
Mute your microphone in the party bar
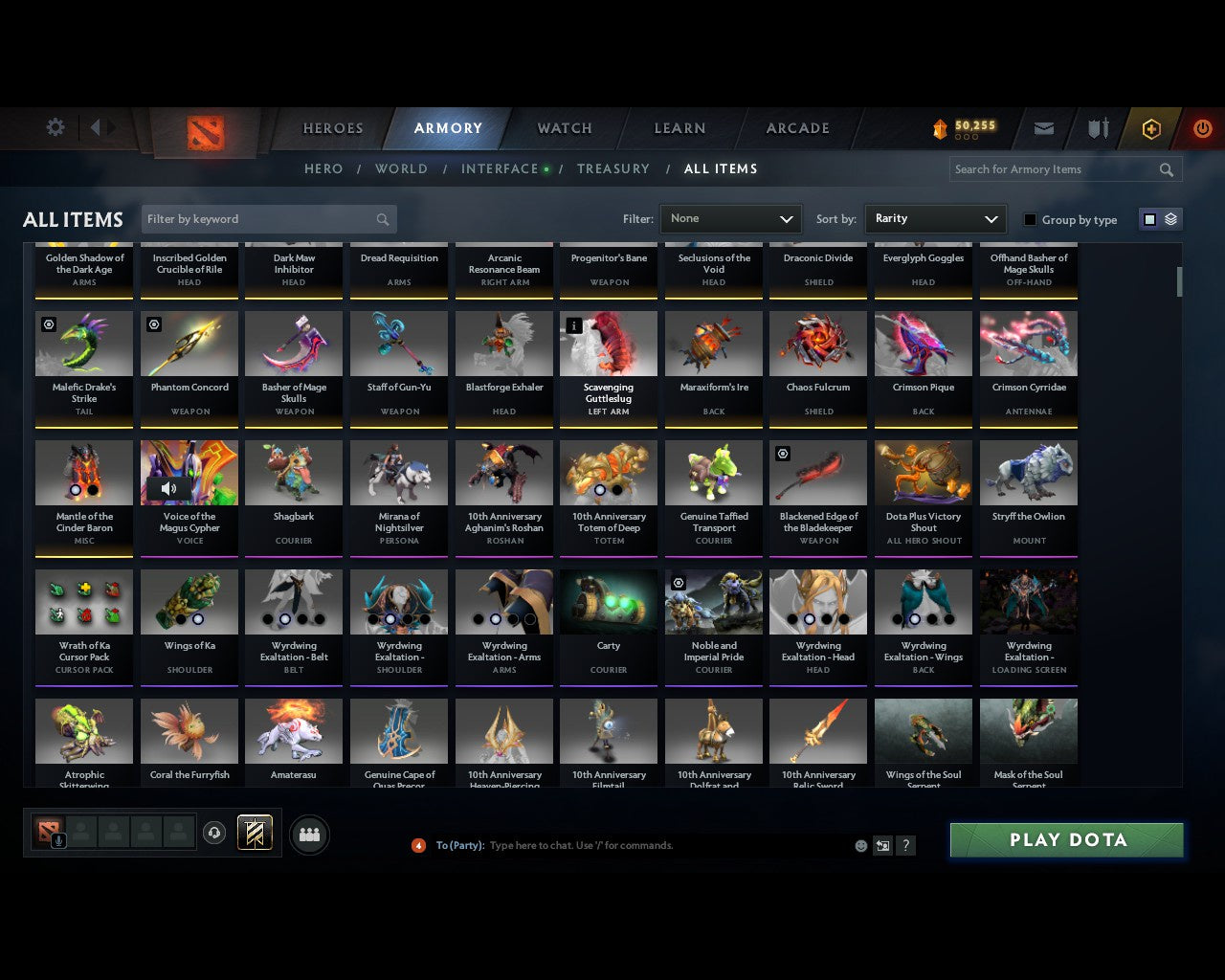coord(59,842)
